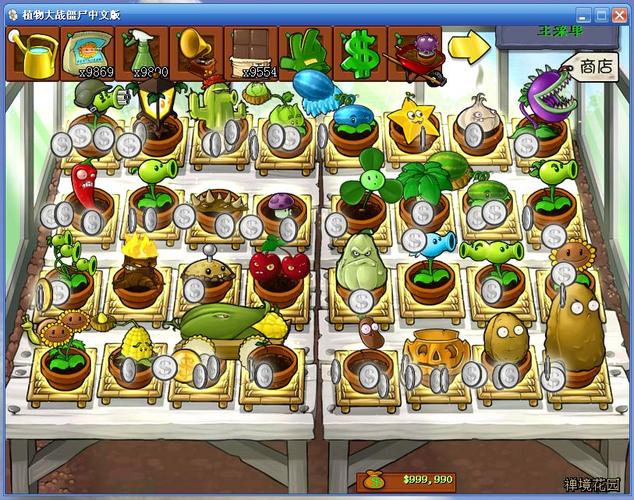
Task: Equip the green gardening glove
Action: click(x=306, y=52)
